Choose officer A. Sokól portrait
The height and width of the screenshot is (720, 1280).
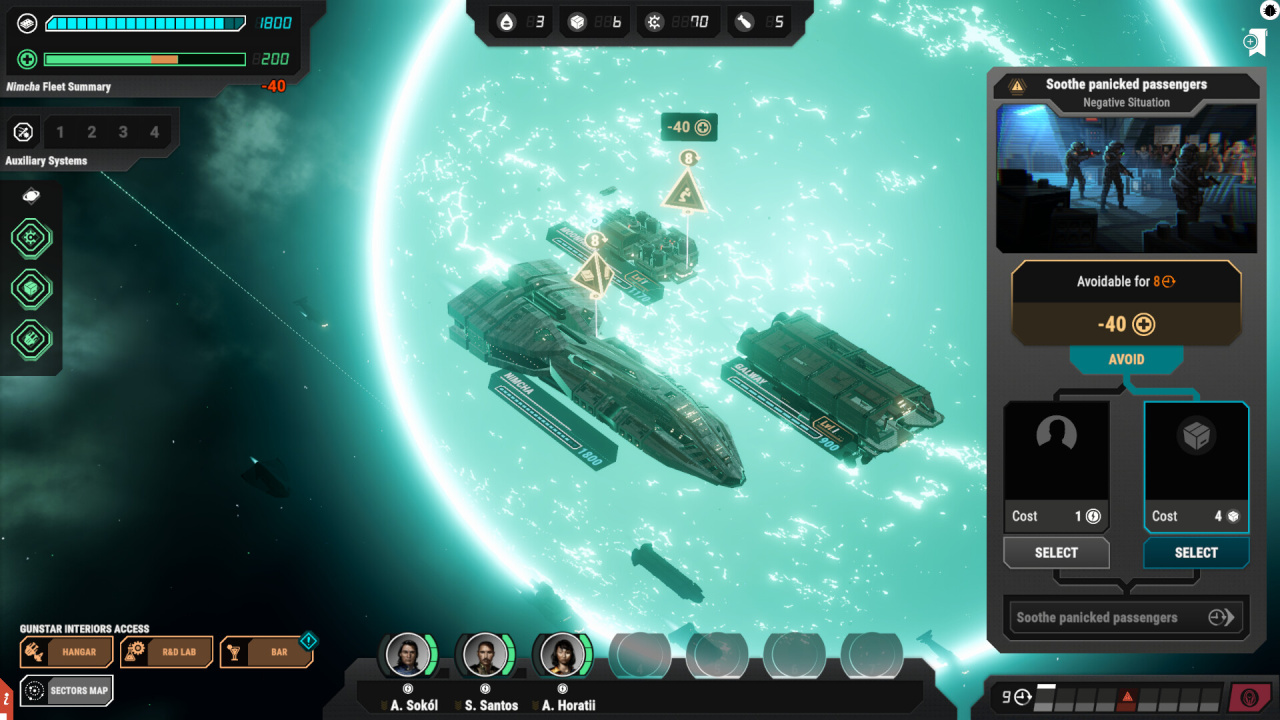[x=409, y=655]
